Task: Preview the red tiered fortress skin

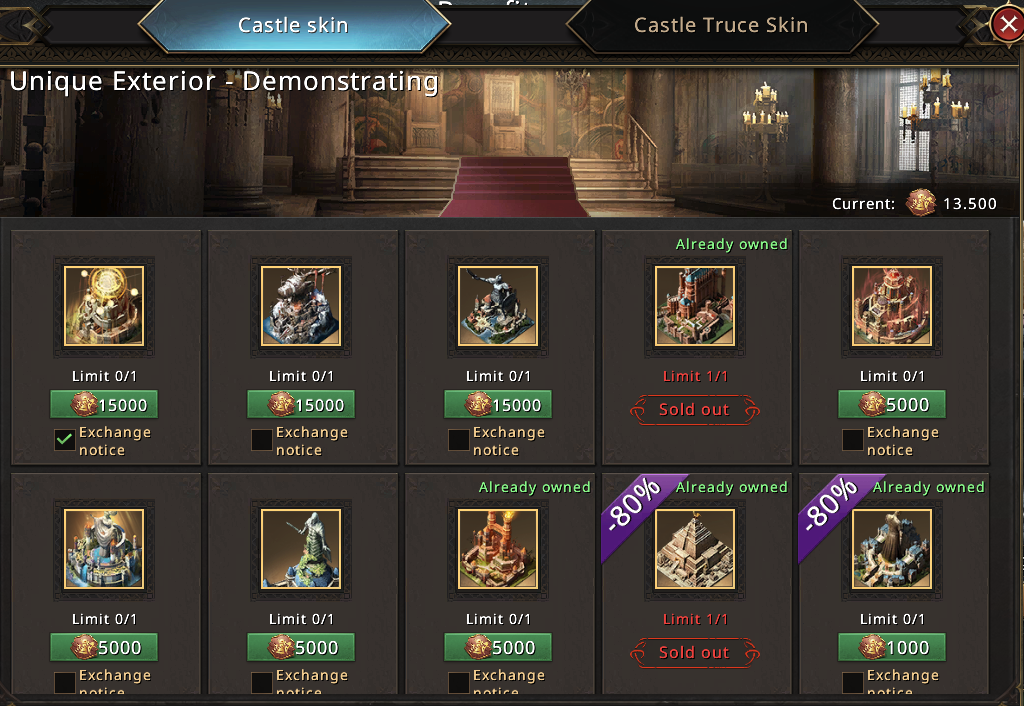Action: 892,305
